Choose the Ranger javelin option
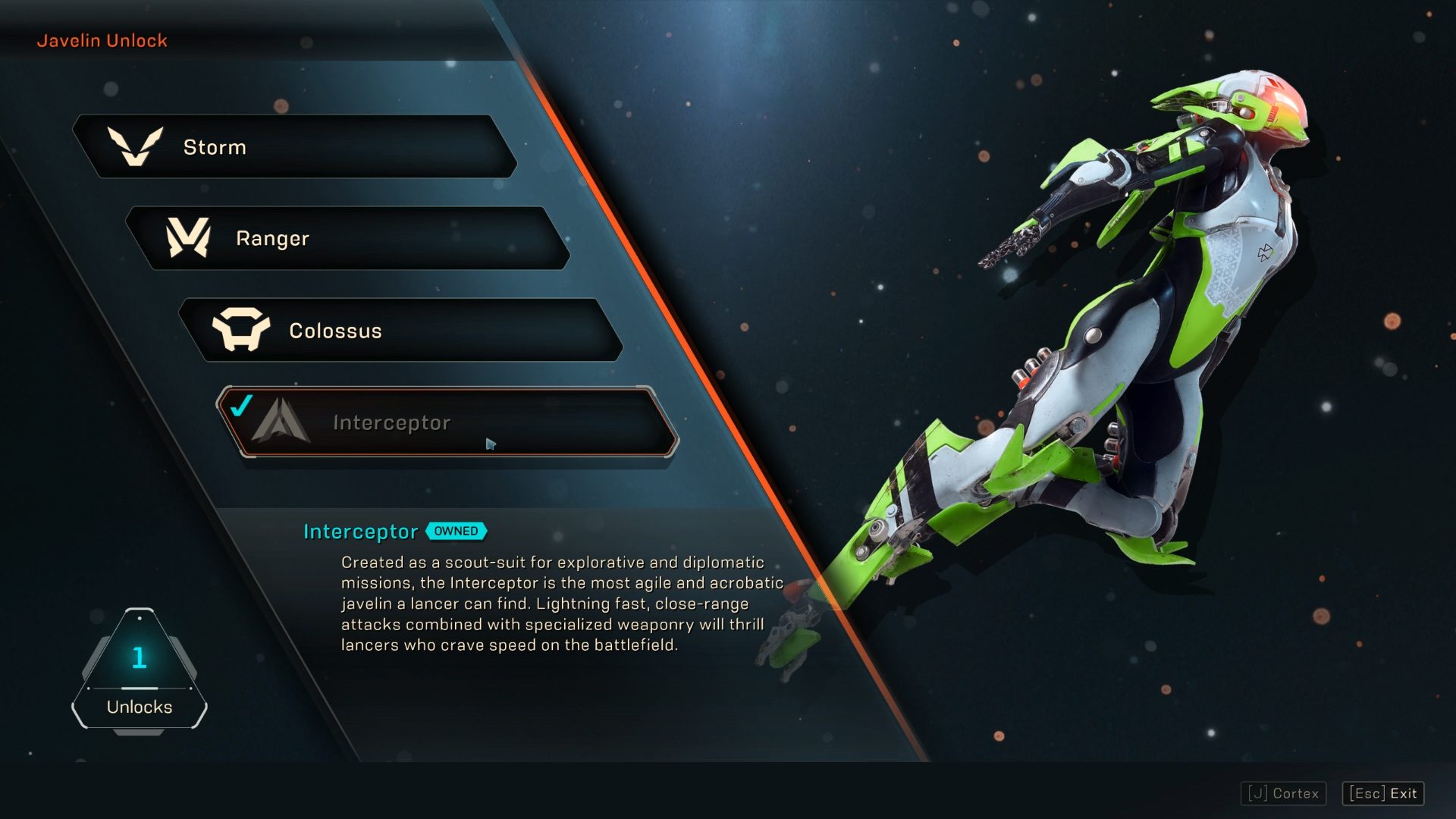1456x819 pixels. pos(349,238)
